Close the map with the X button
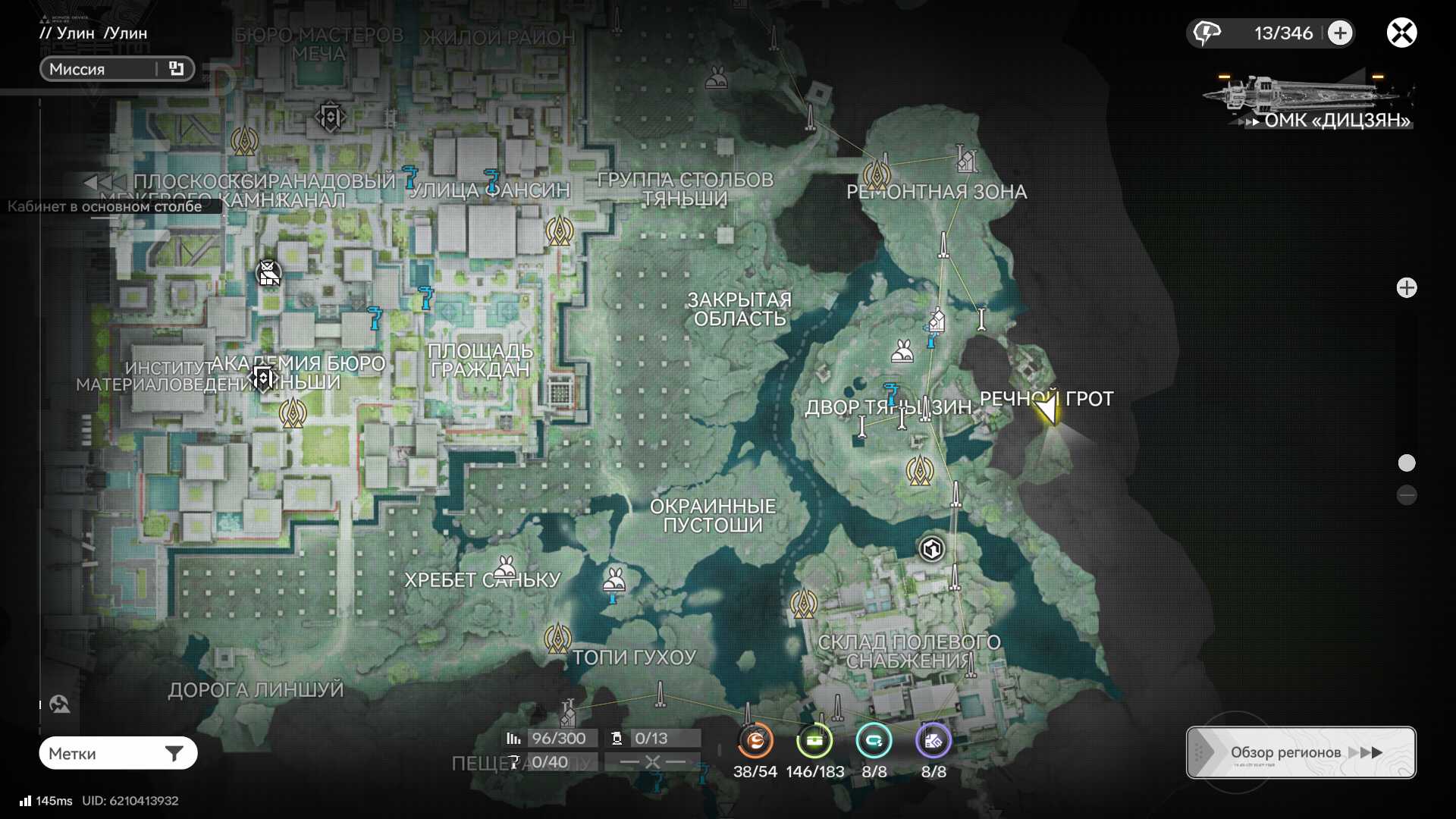This screenshot has width=1456, height=819. 1401,33
